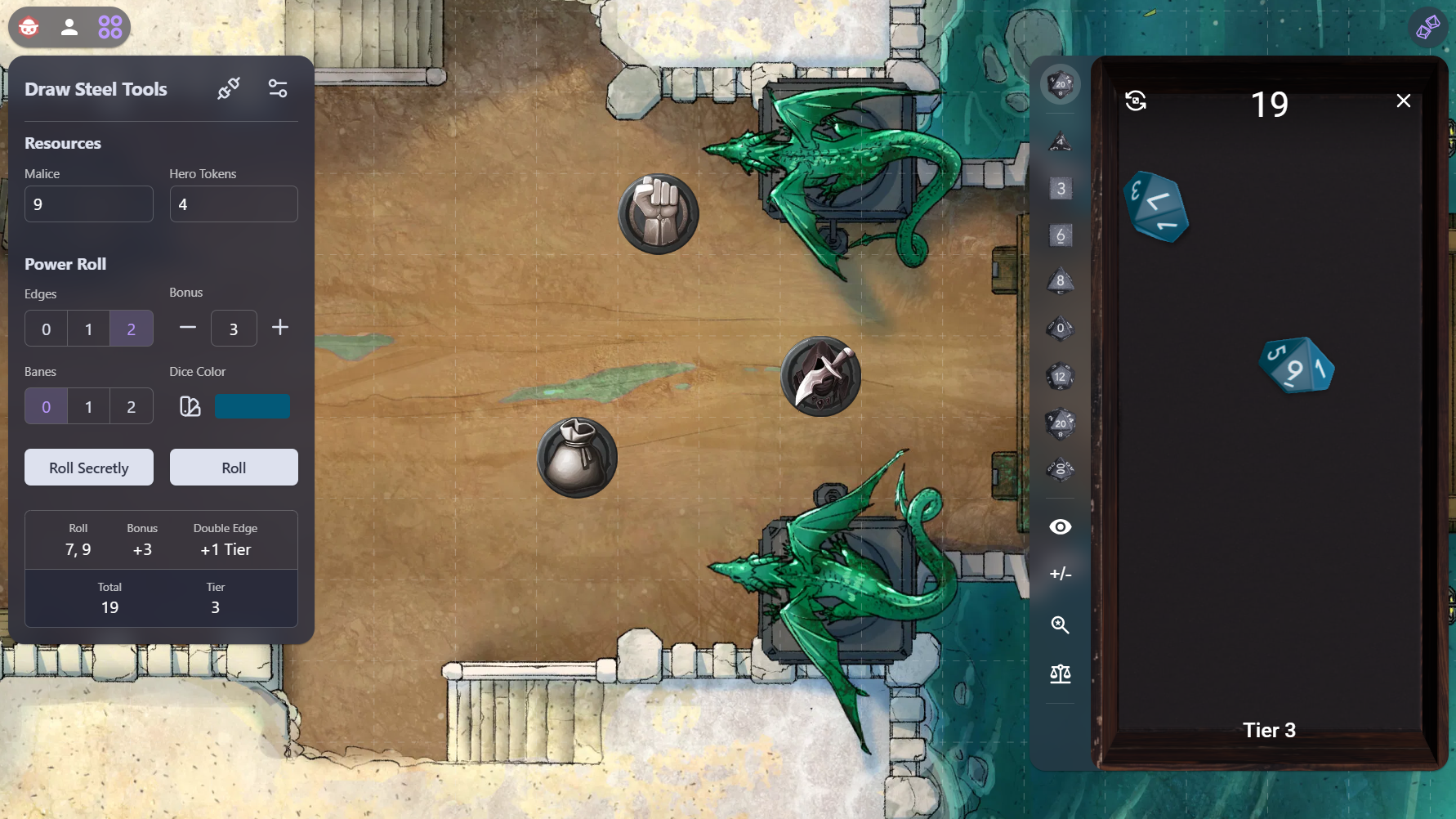The width and height of the screenshot is (1456, 819).
Task: Set Banes to 2
Action: coord(131,406)
